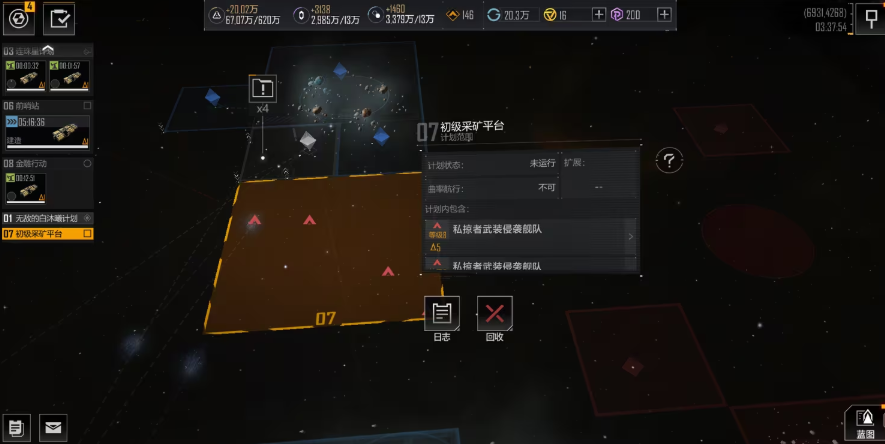Open the 蓝图 blueprint button

865,423
